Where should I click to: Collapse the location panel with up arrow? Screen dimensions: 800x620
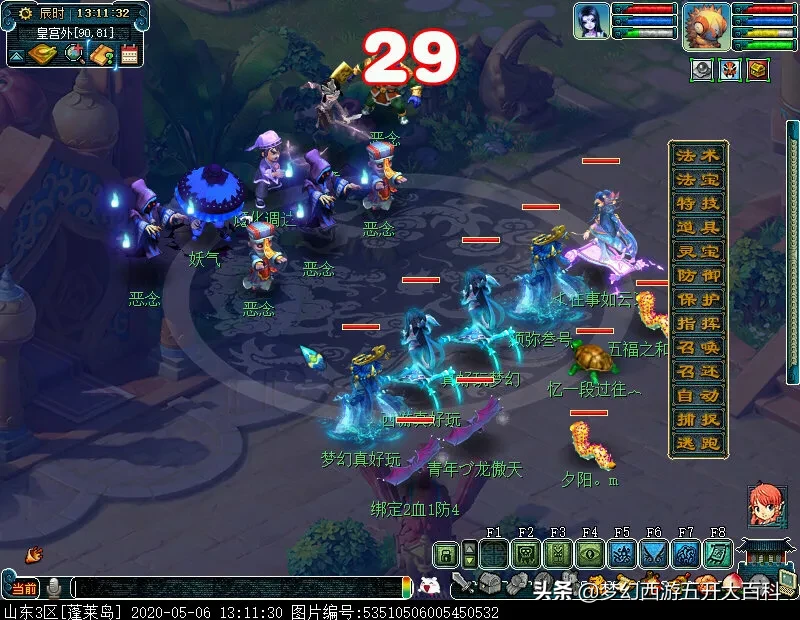pos(17,56)
